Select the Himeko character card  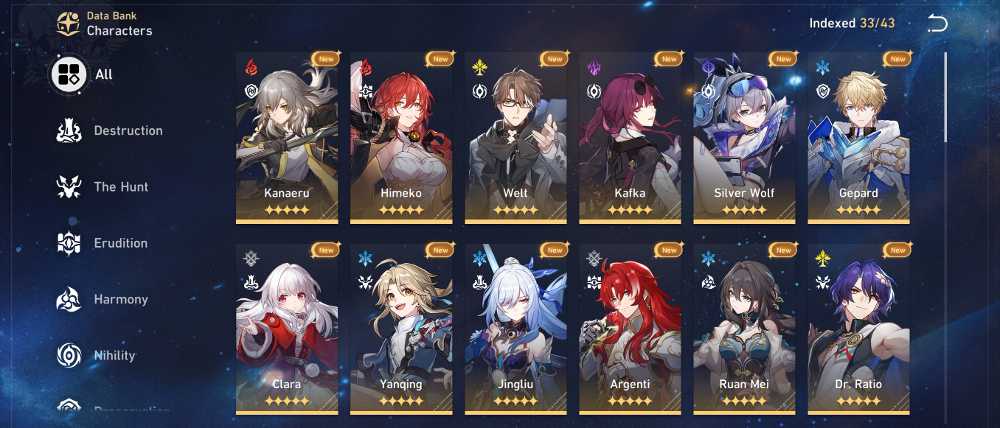[401, 138]
